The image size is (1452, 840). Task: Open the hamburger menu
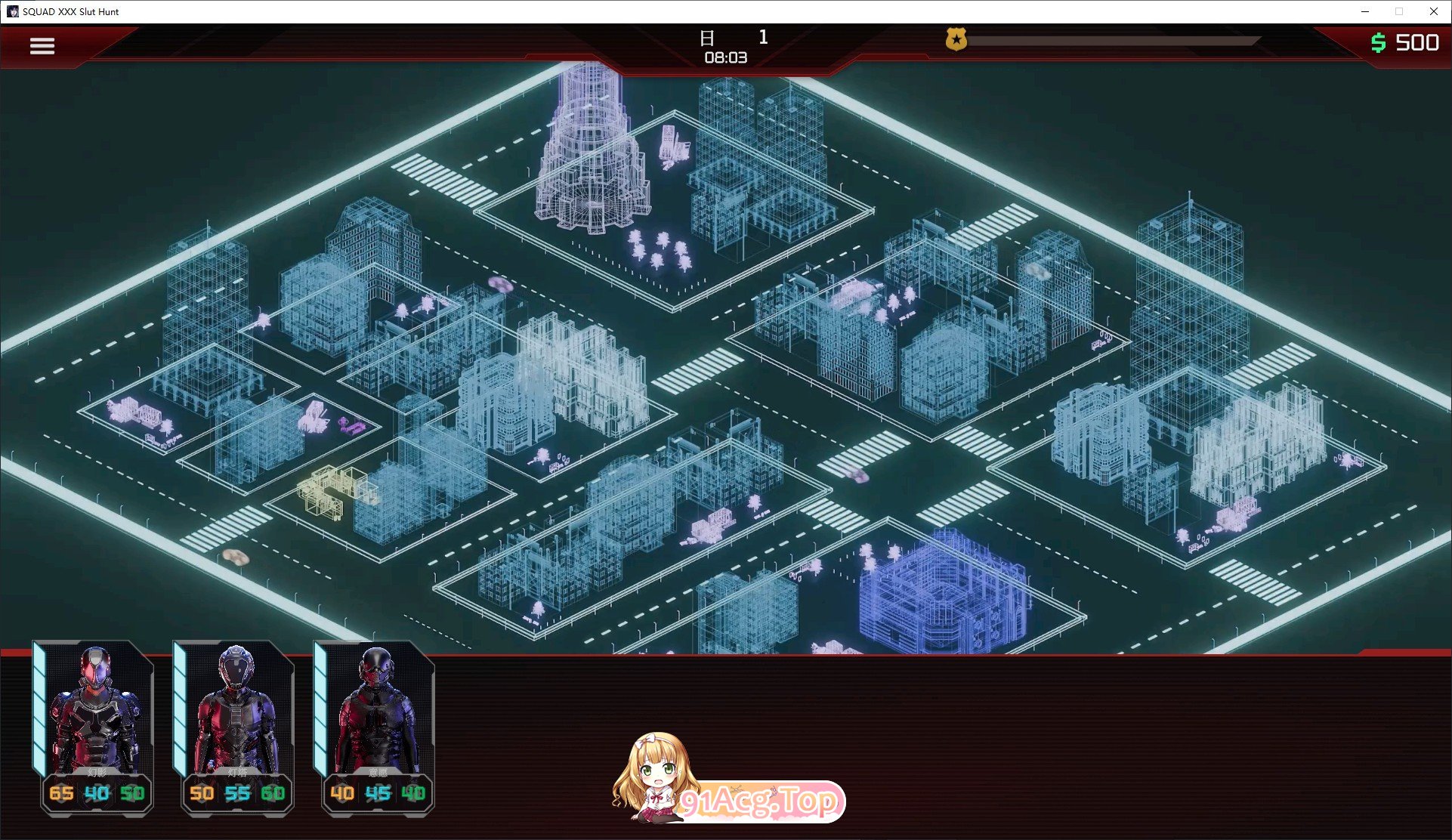coord(42,46)
